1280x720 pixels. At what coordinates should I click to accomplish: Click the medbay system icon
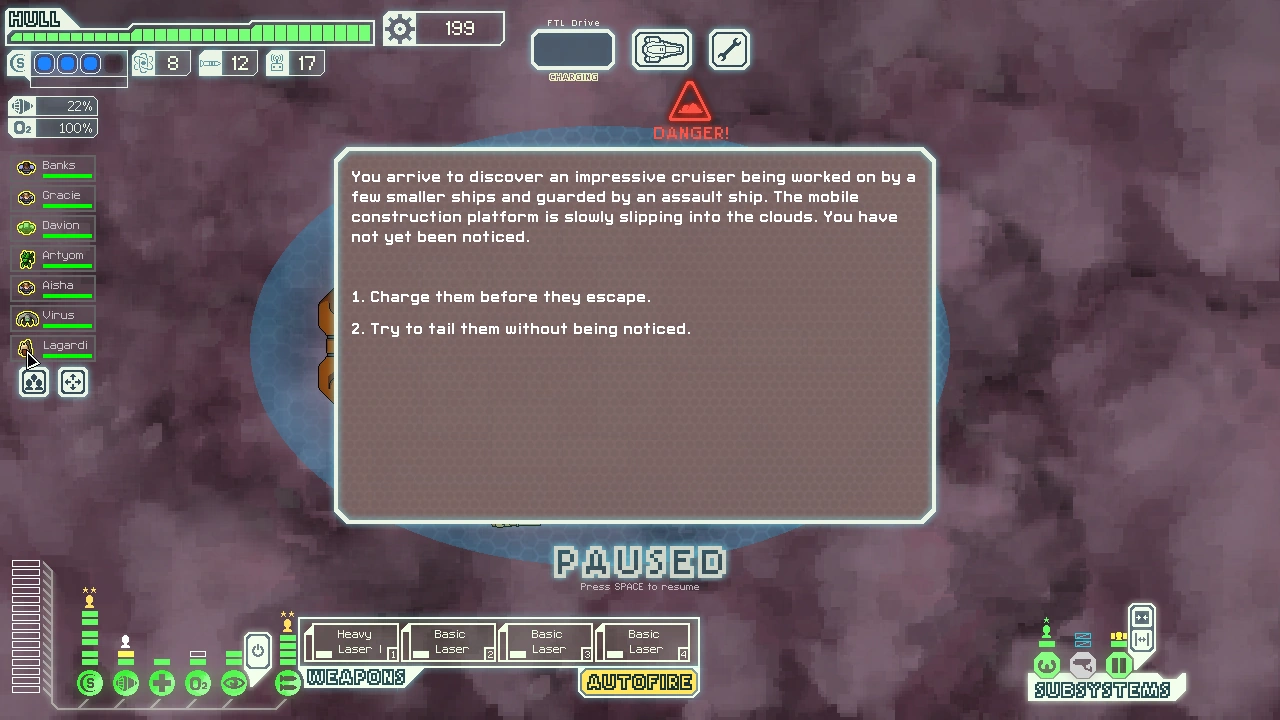coord(162,684)
